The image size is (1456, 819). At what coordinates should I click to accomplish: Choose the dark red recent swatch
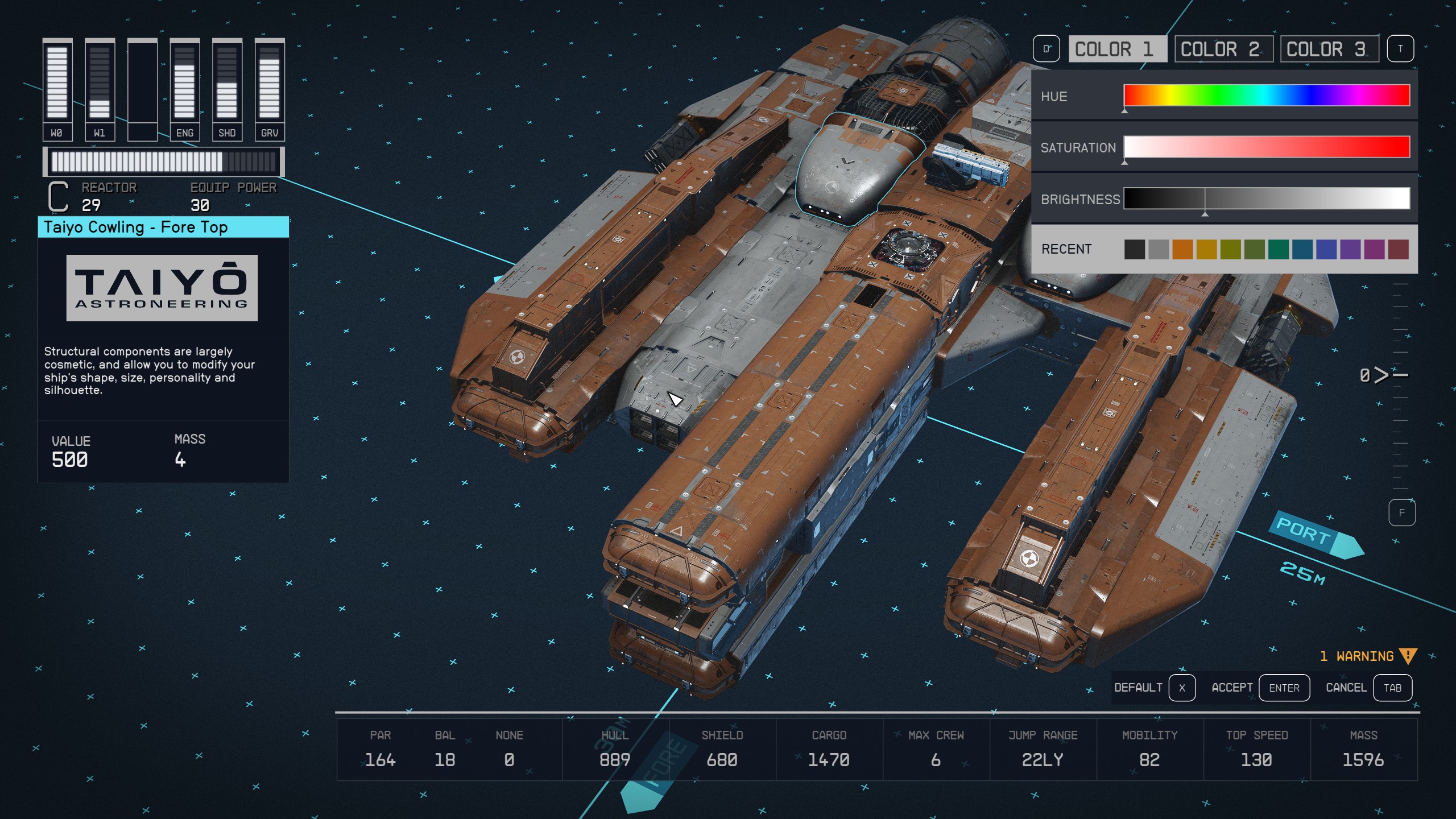coord(1398,249)
